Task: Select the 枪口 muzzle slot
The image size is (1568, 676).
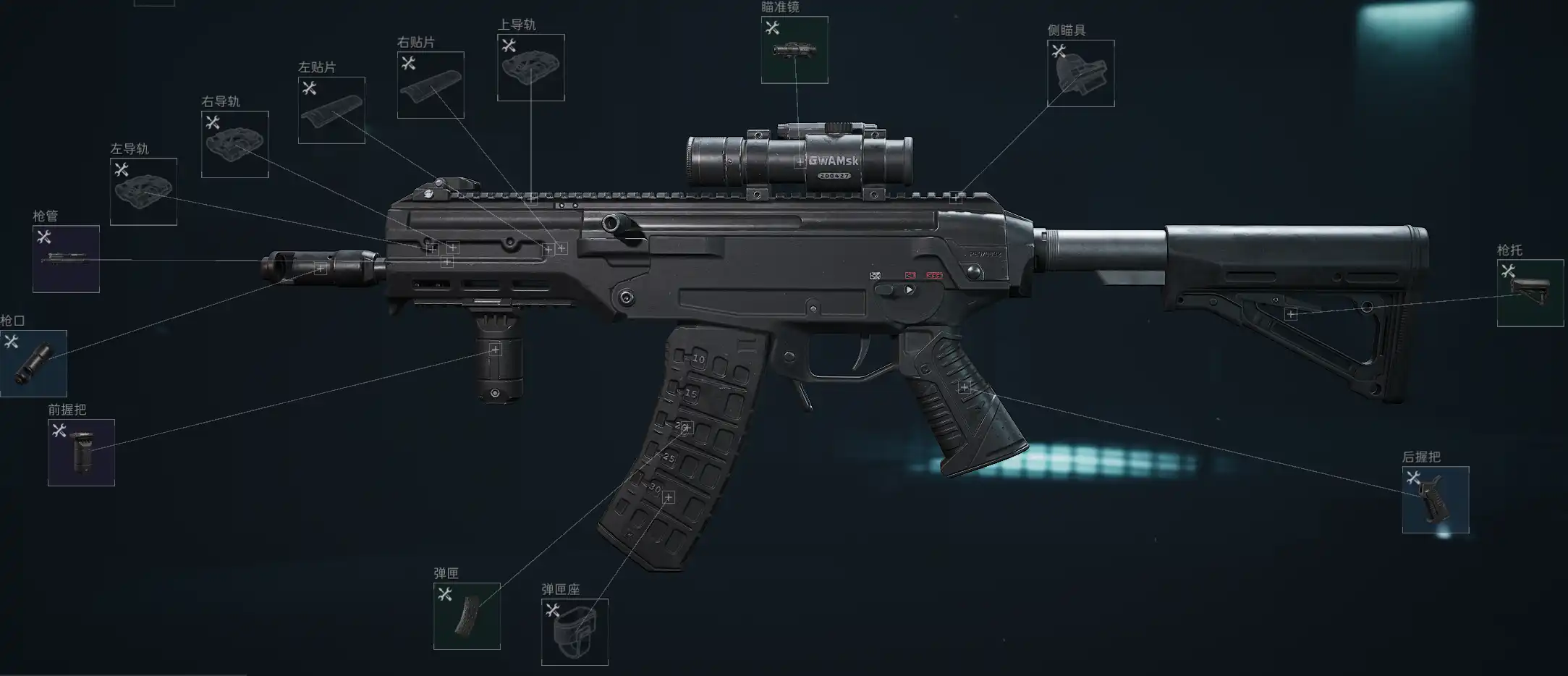Action: point(33,363)
